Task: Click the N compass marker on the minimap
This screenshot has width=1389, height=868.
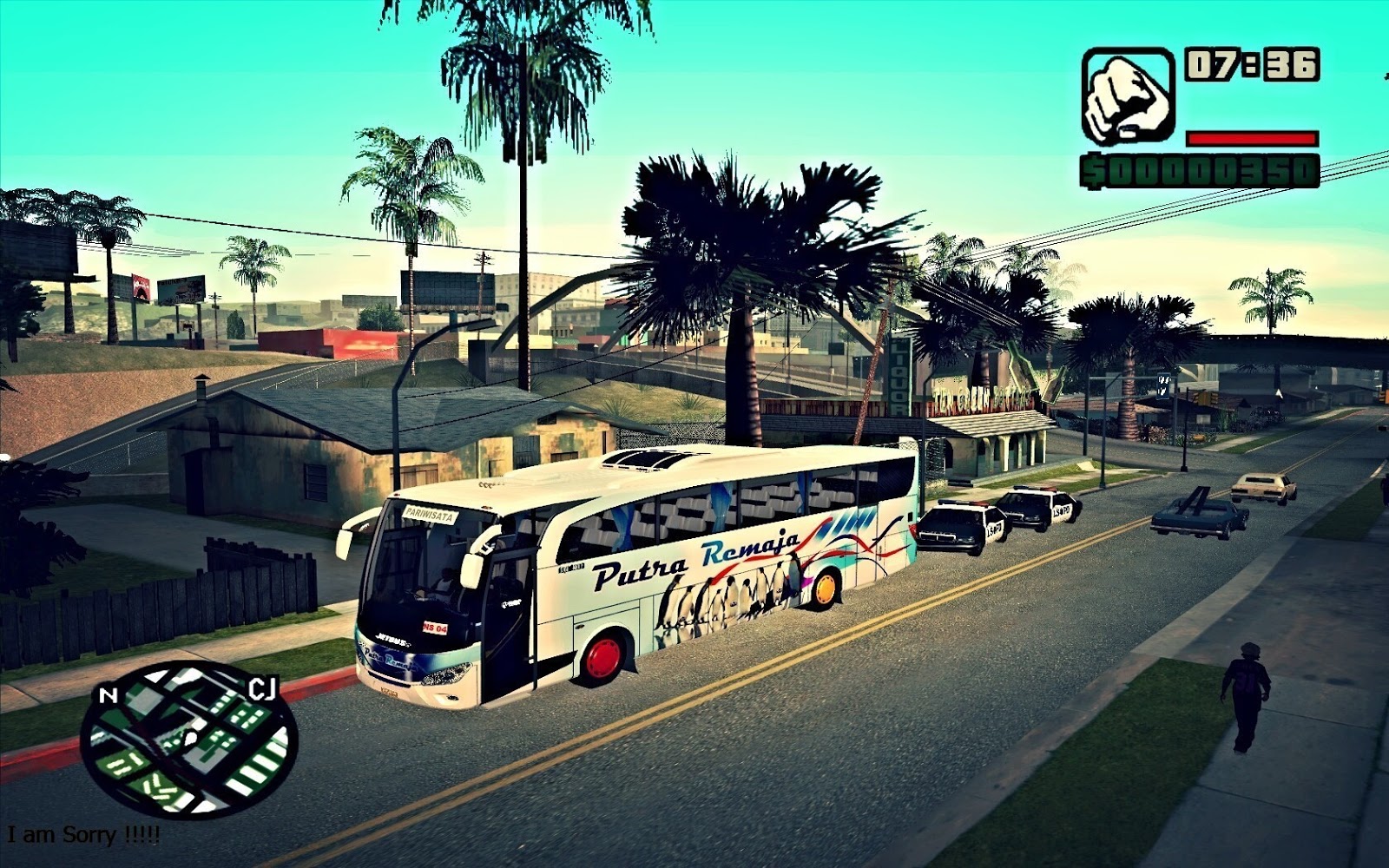Action: tap(108, 694)
